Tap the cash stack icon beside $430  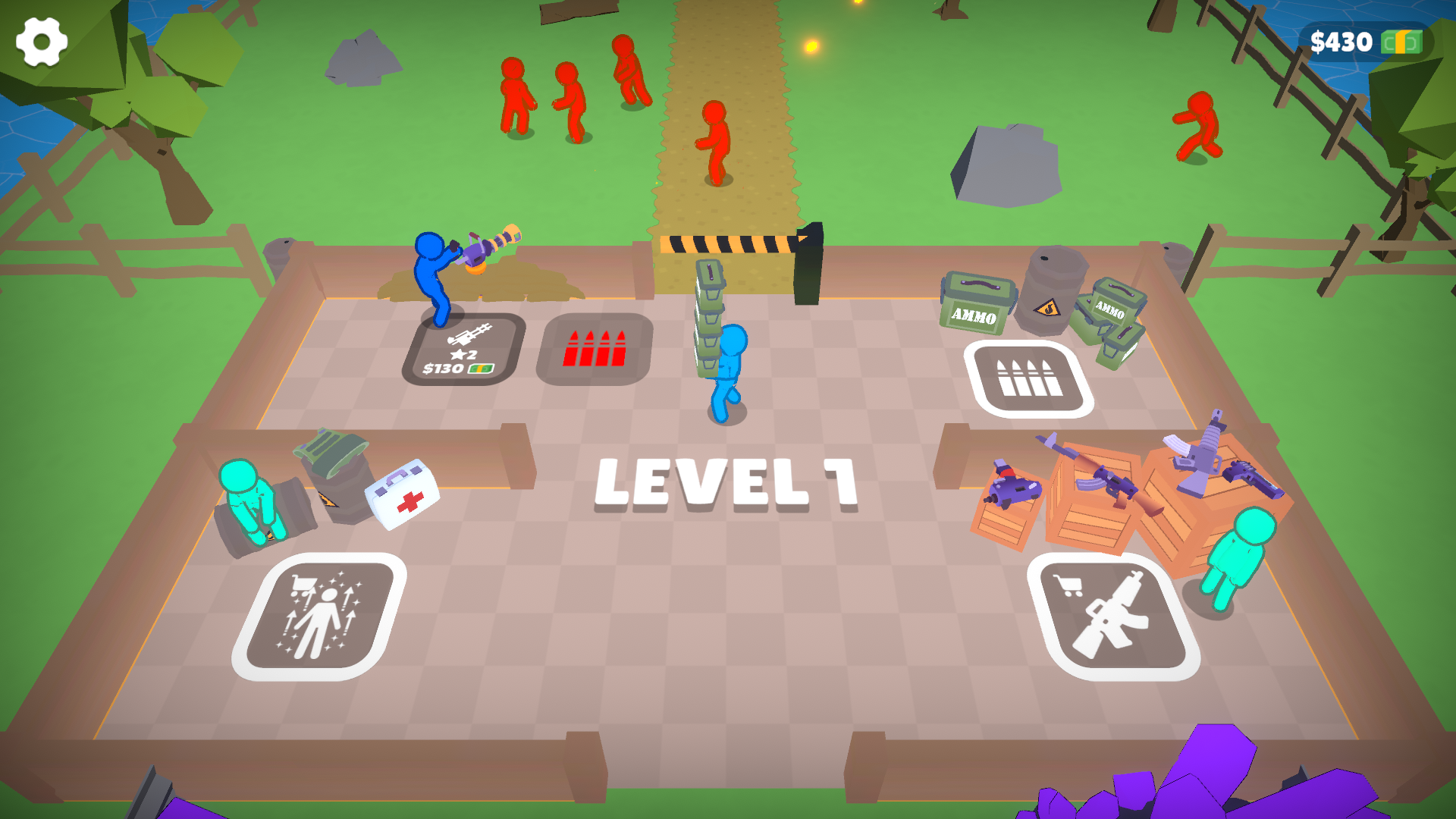click(1402, 42)
